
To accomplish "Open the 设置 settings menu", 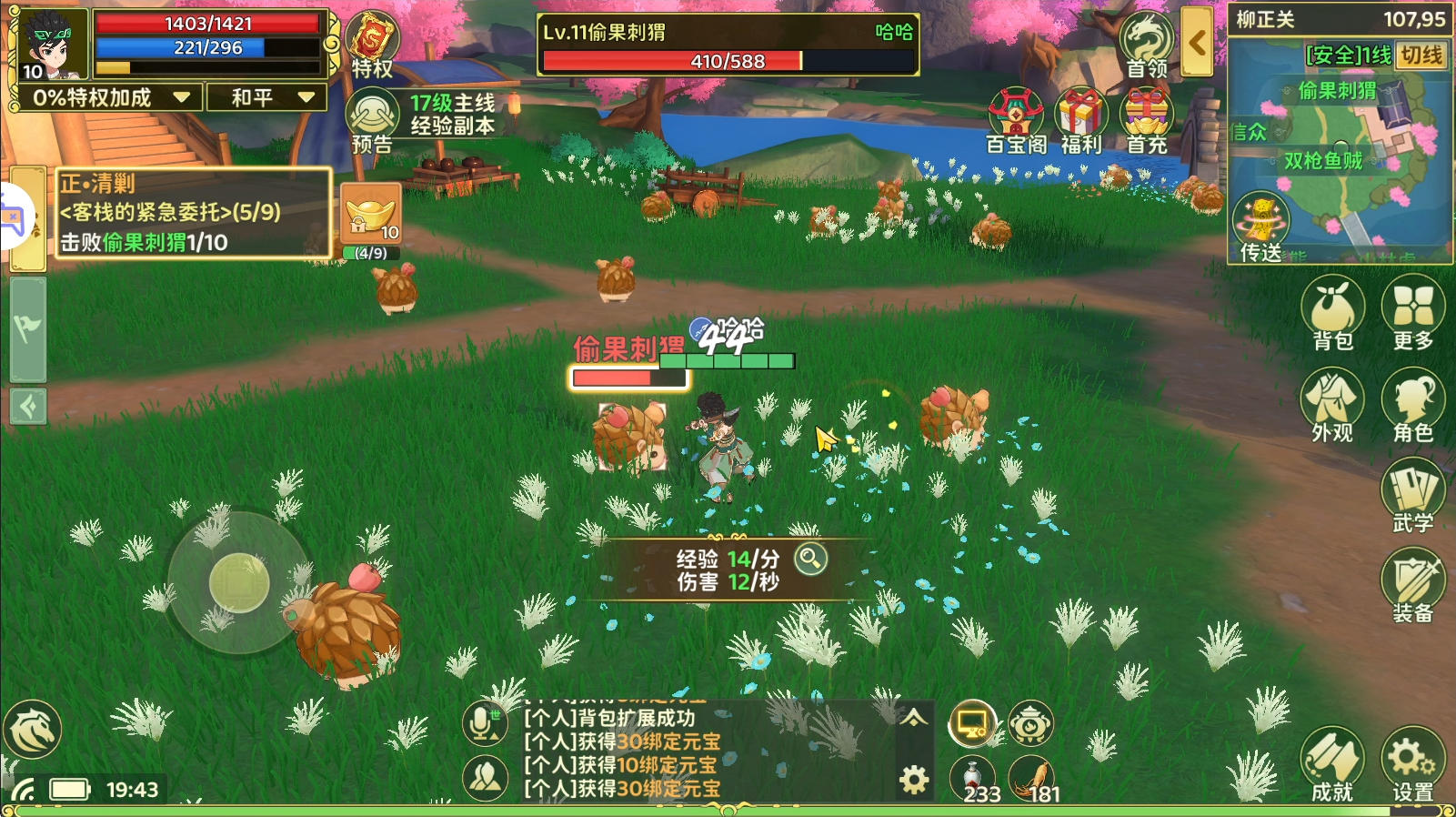I will tap(1412, 764).
